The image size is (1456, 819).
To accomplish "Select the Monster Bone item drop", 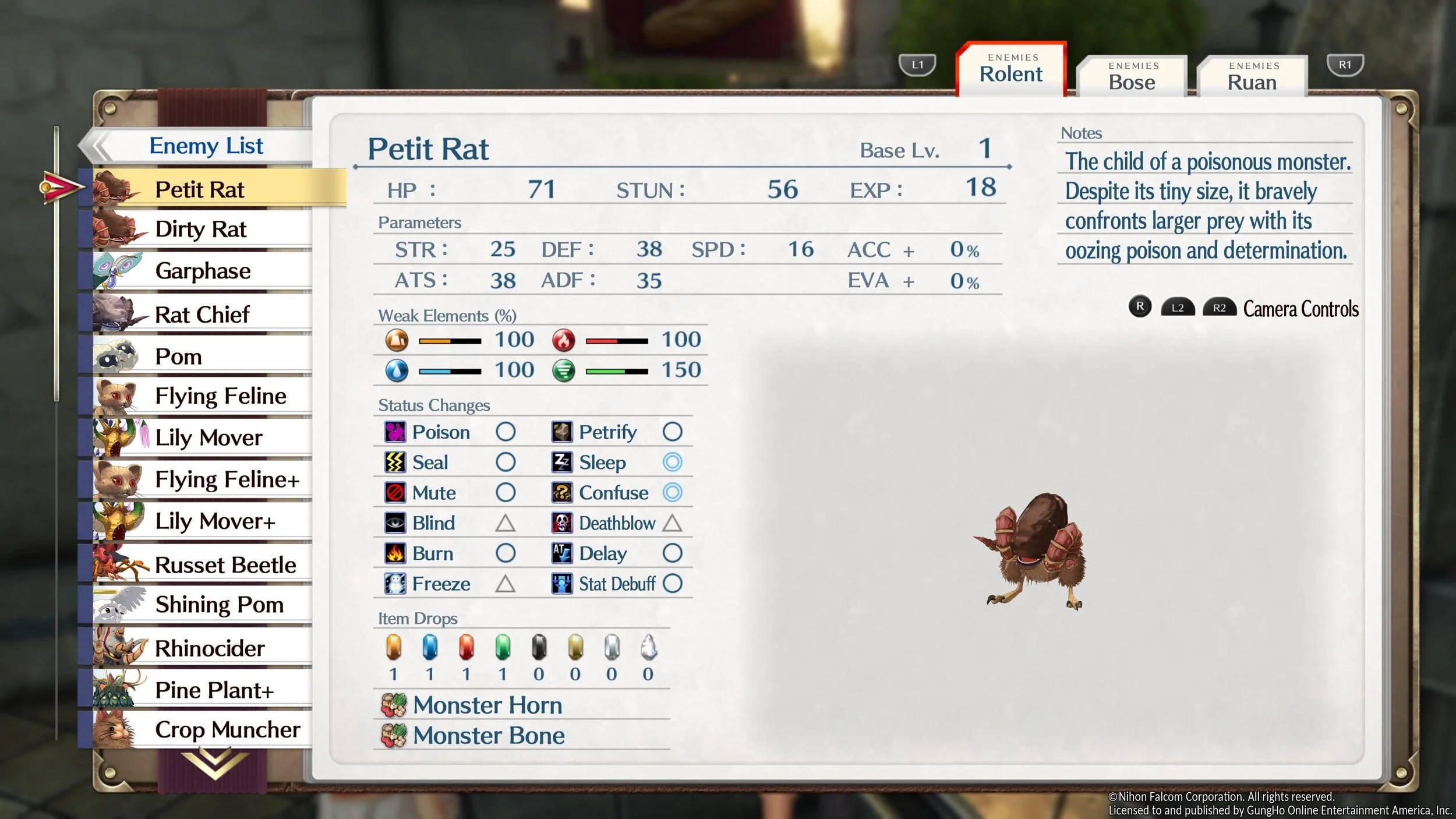I will point(488,735).
